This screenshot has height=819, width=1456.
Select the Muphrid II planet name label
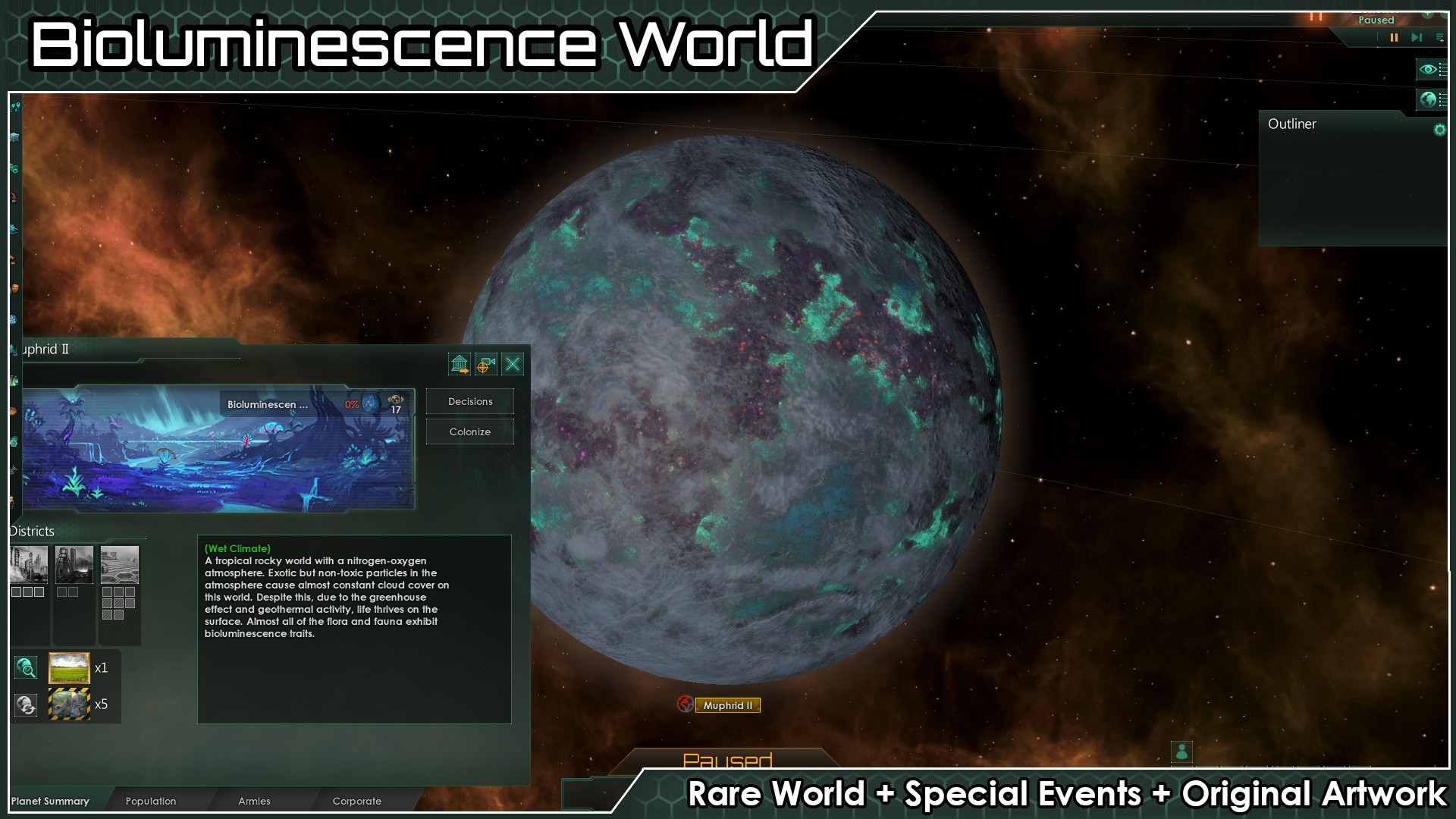pyautogui.click(x=728, y=705)
